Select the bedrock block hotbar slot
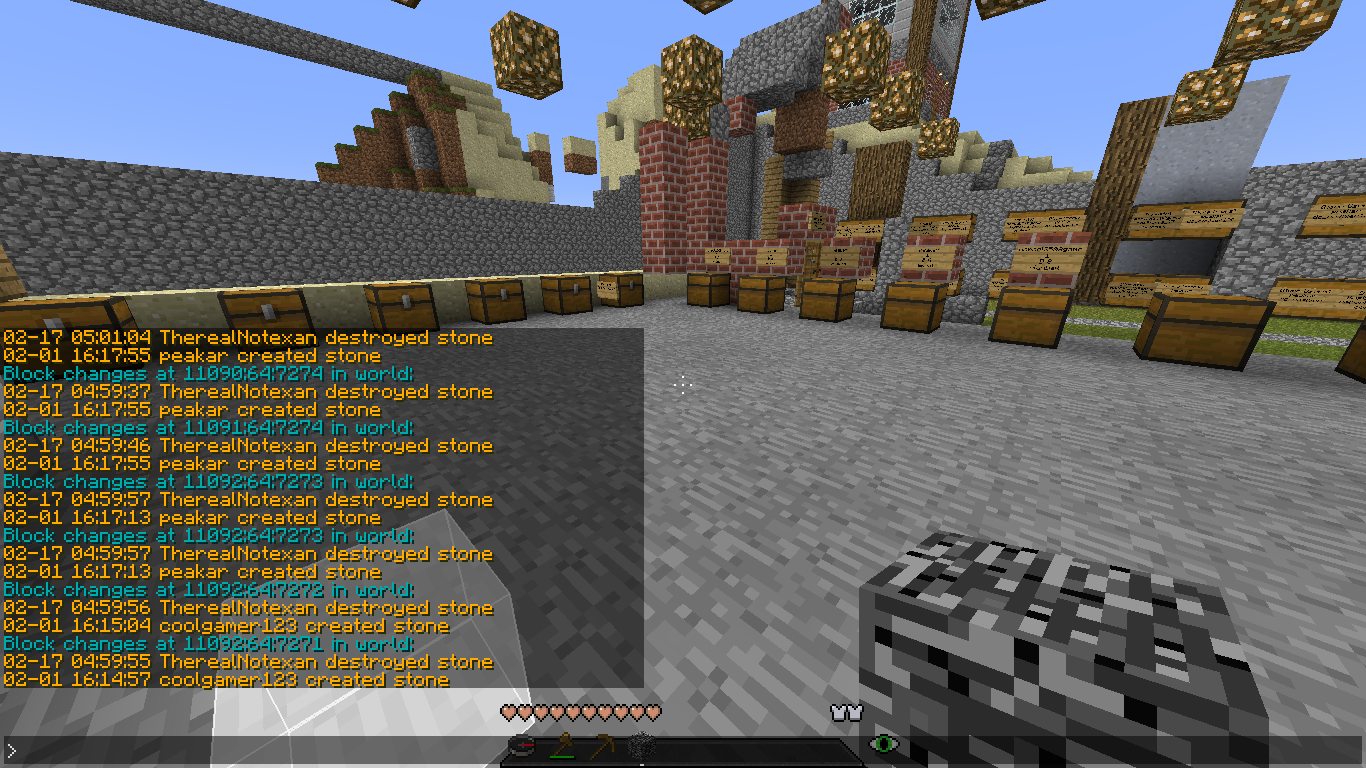 point(640,746)
